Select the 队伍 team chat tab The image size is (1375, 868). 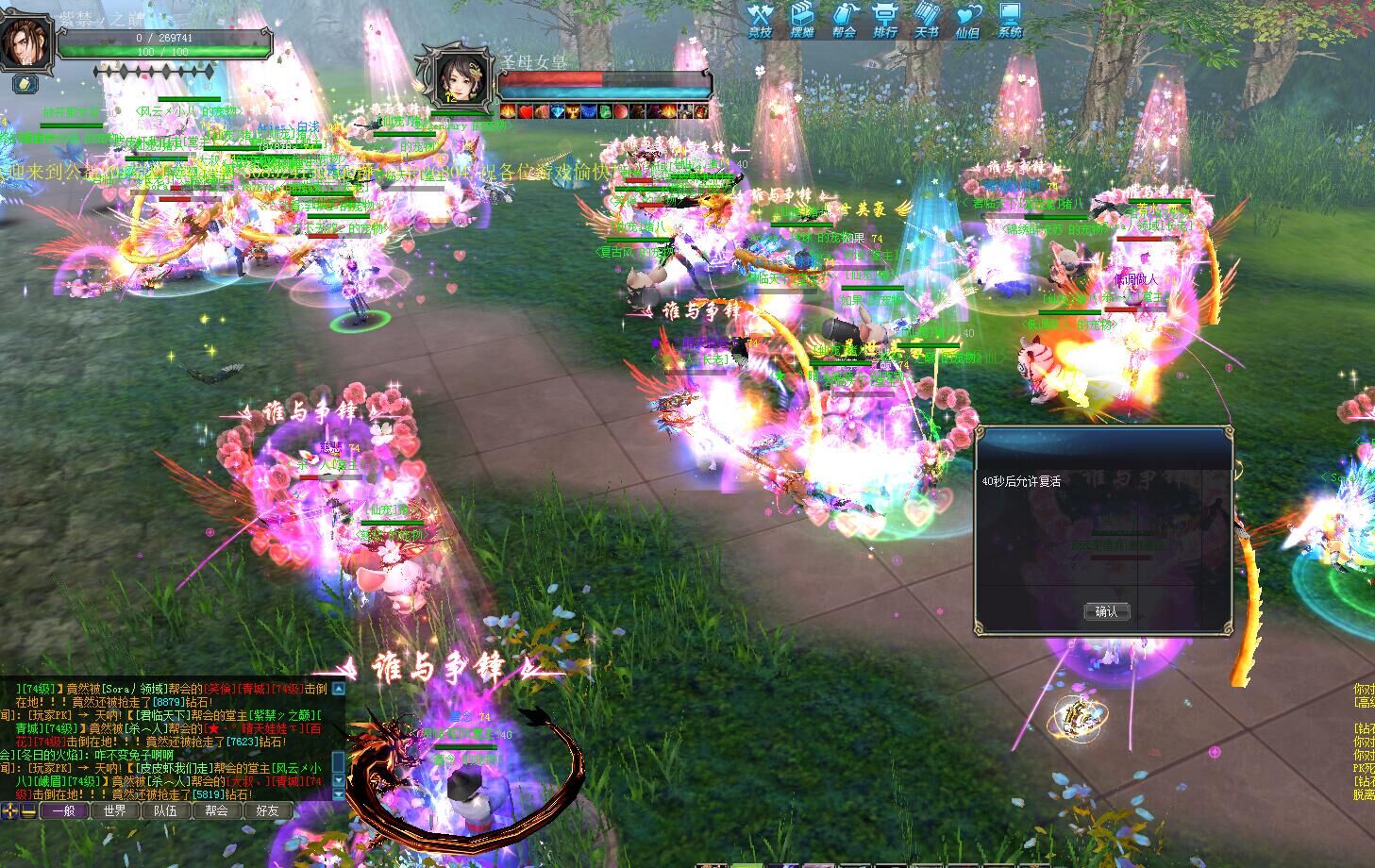click(166, 810)
